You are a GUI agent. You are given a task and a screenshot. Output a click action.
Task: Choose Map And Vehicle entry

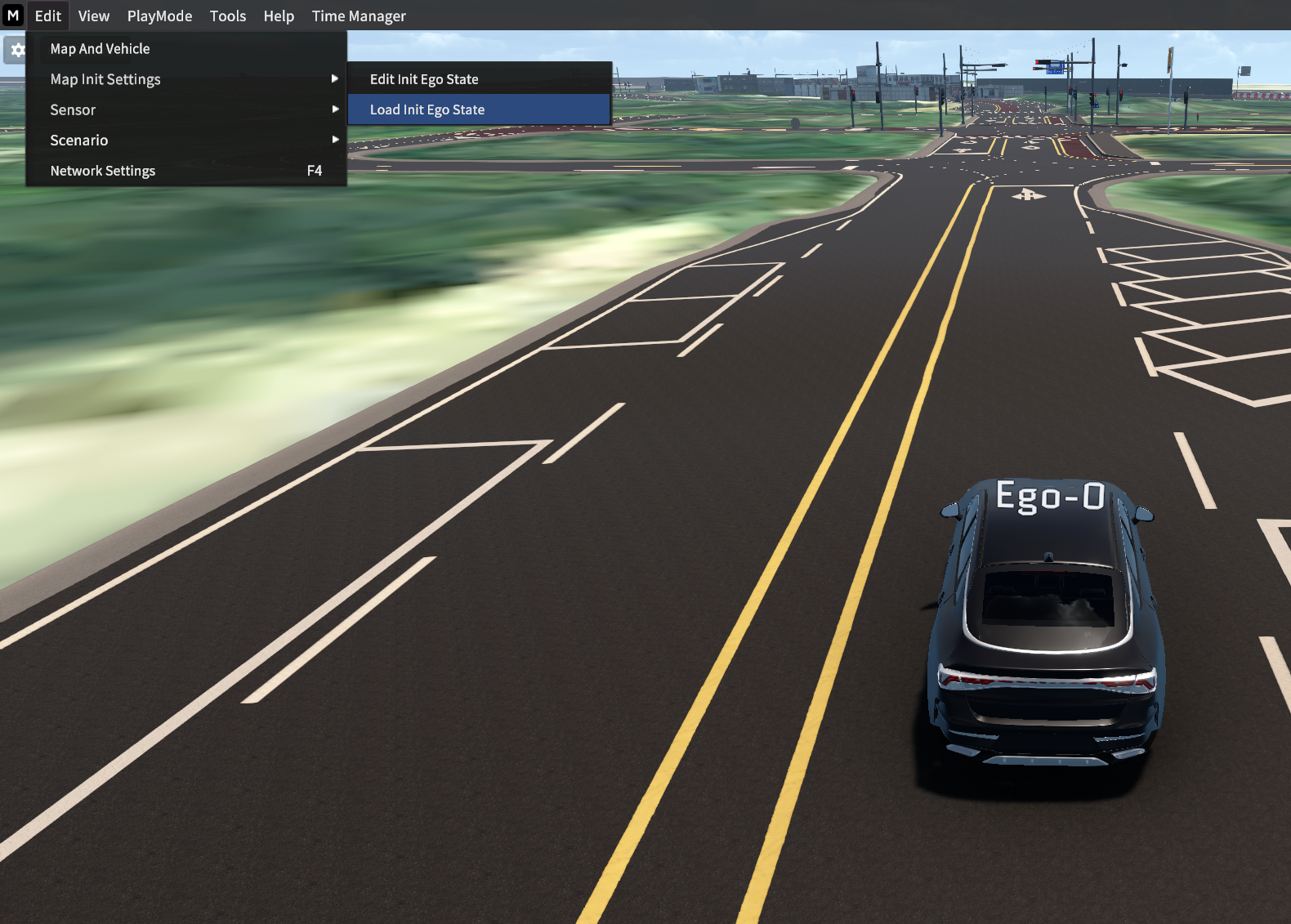[x=101, y=49]
